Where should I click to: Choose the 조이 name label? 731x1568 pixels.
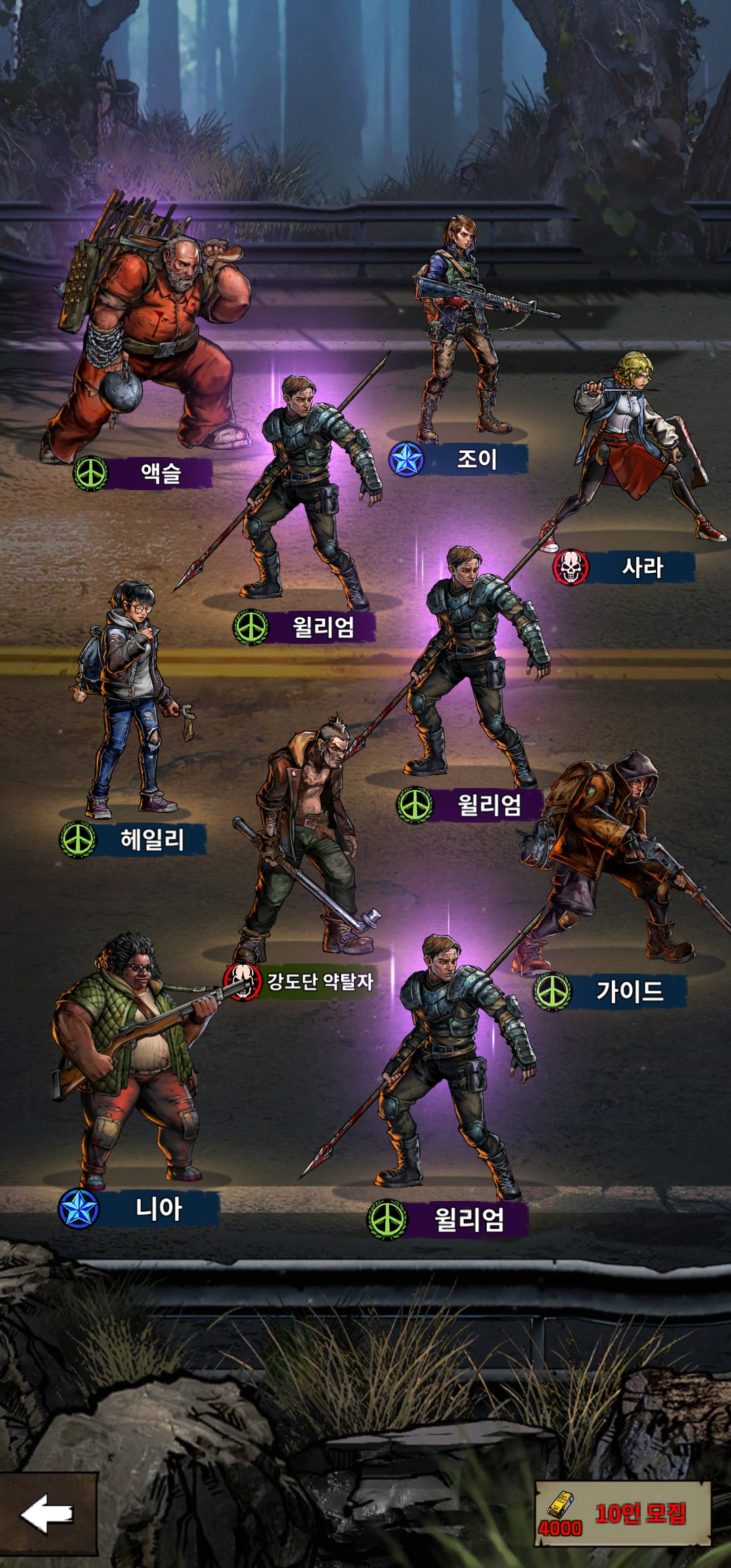click(477, 459)
